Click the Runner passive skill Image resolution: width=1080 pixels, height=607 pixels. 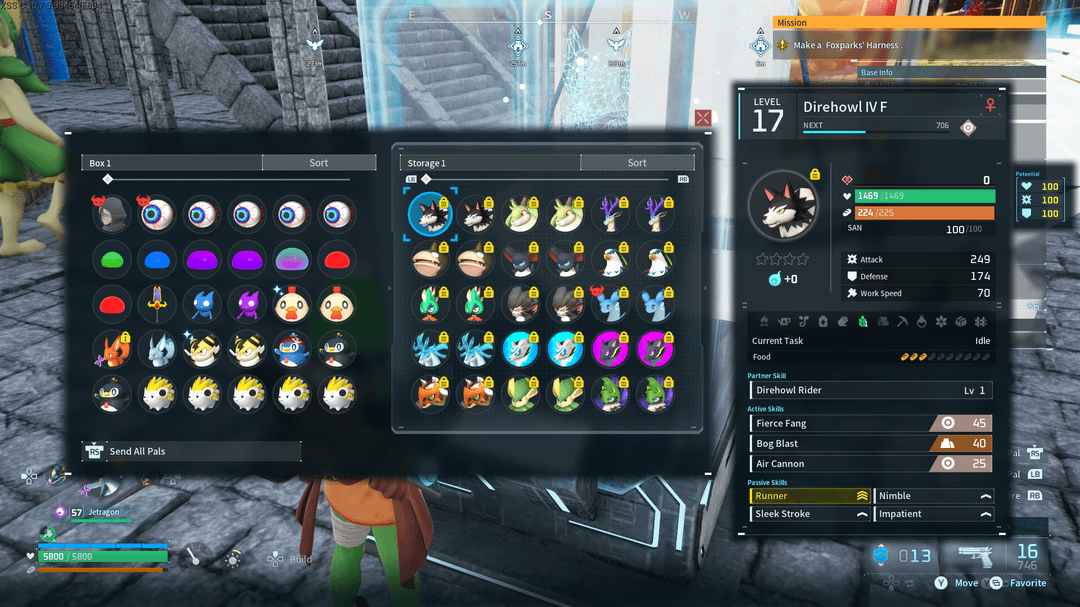point(809,496)
